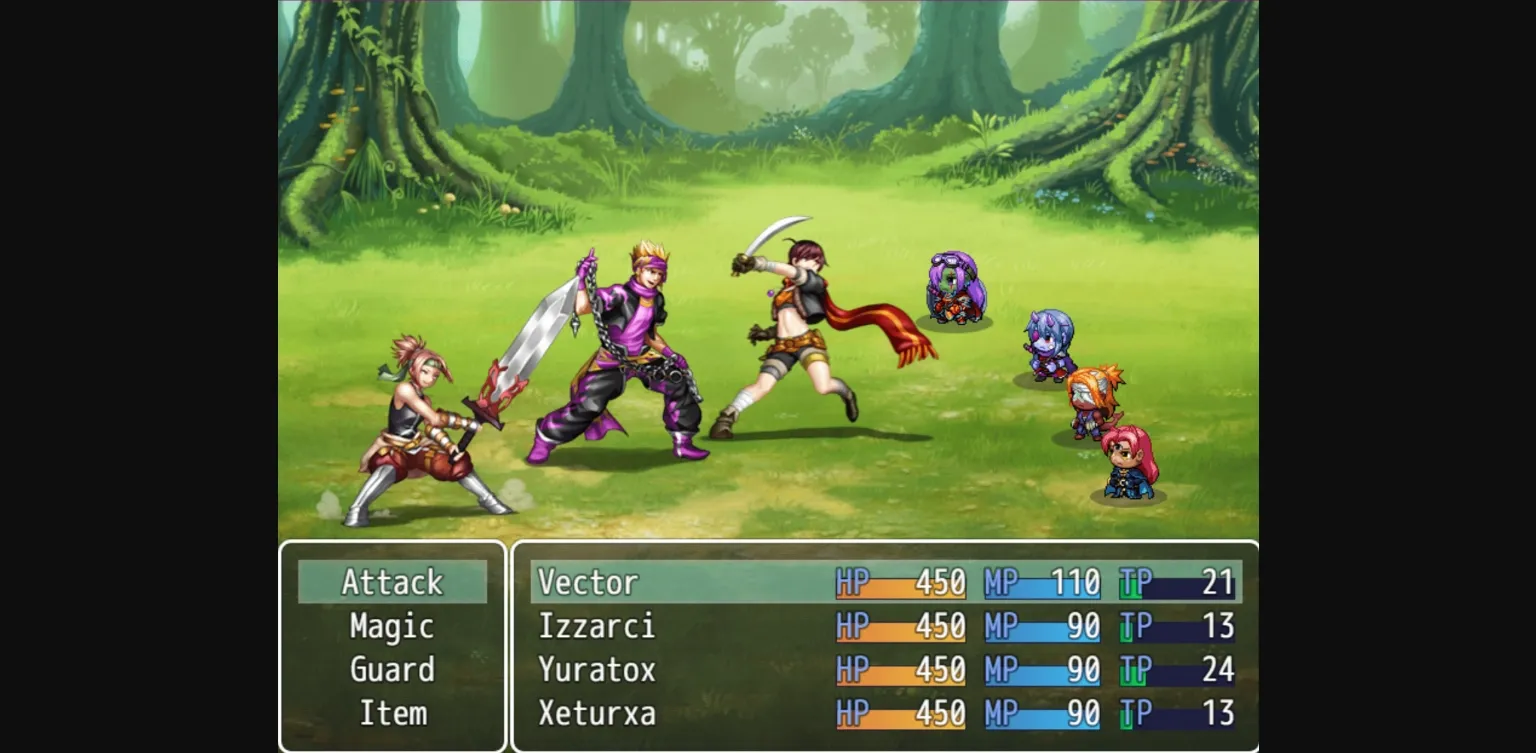The height and width of the screenshot is (753, 1536).
Task: Click Xeturxa's HP label icon
Action: point(855,713)
